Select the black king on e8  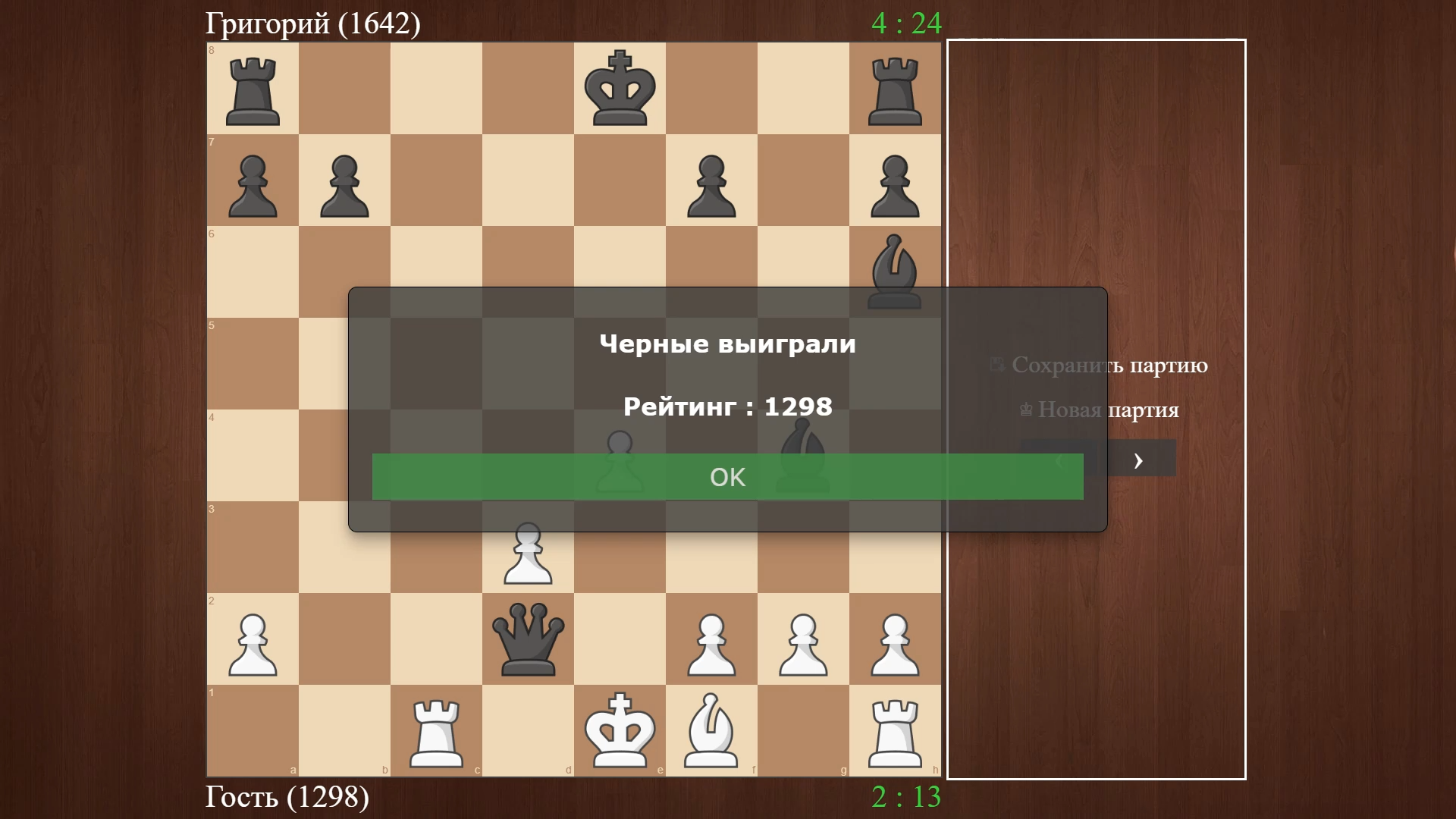point(620,89)
